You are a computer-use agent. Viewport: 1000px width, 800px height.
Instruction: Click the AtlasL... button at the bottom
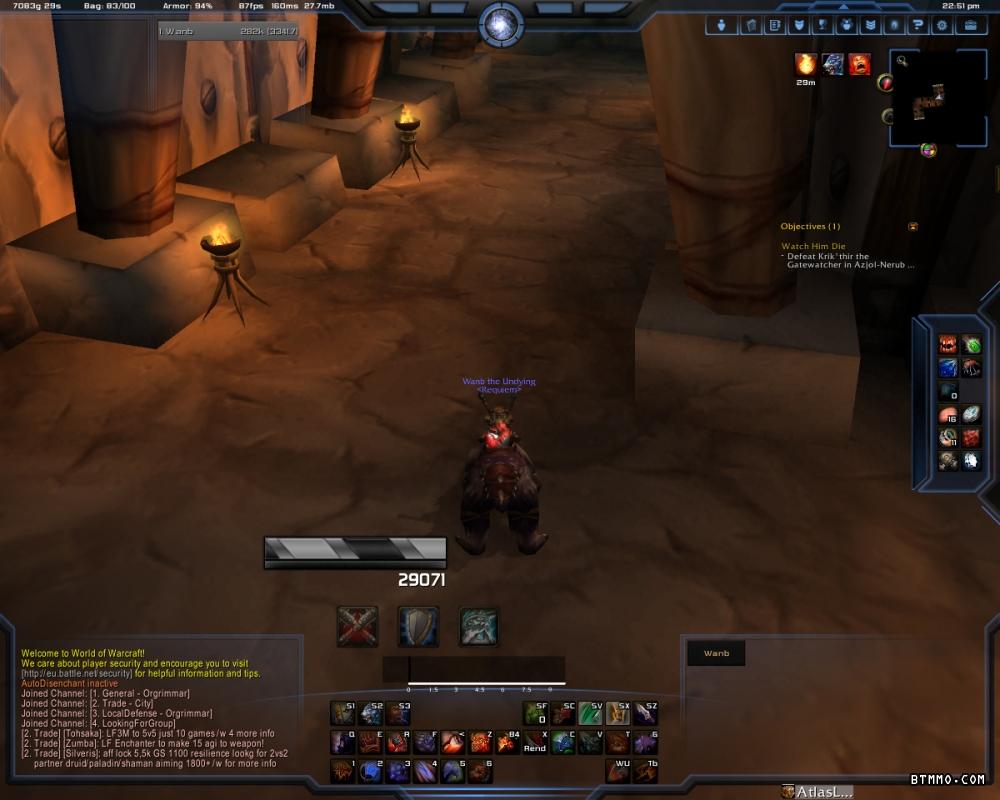[818, 792]
